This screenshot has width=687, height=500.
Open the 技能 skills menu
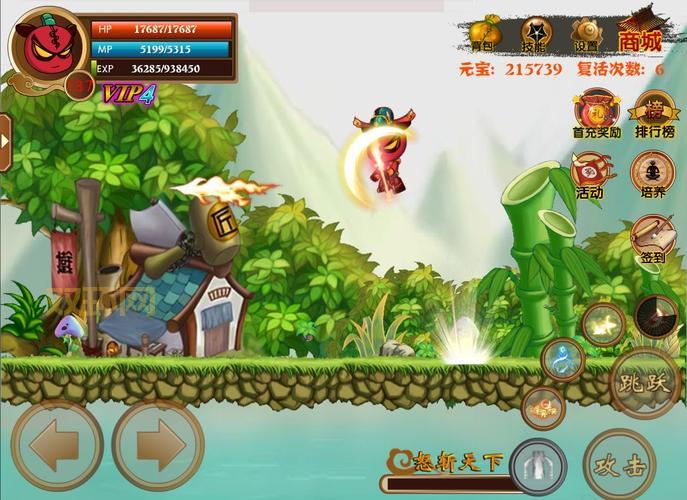point(535,33)
